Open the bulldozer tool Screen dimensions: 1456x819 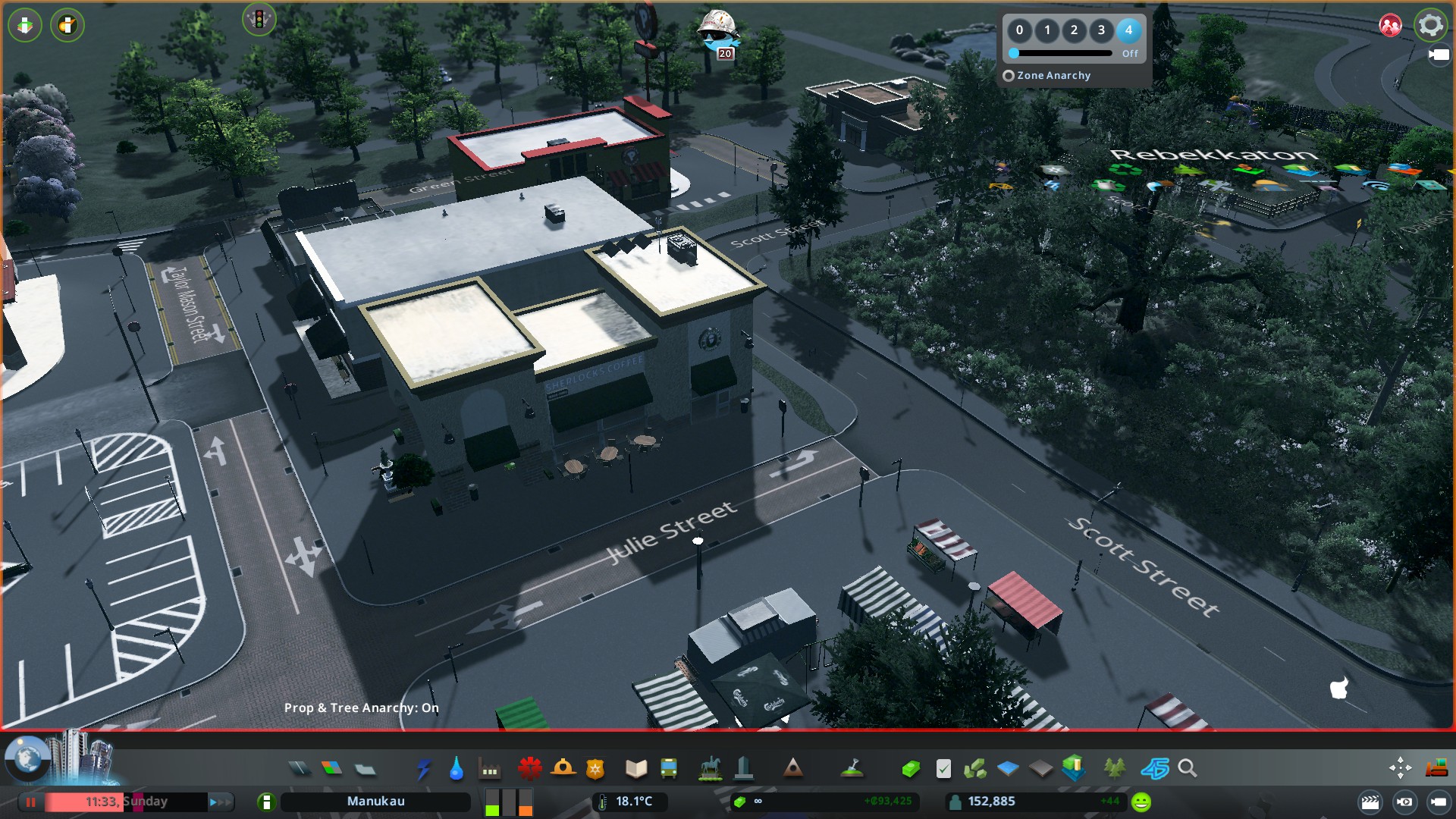[1436, 769]
